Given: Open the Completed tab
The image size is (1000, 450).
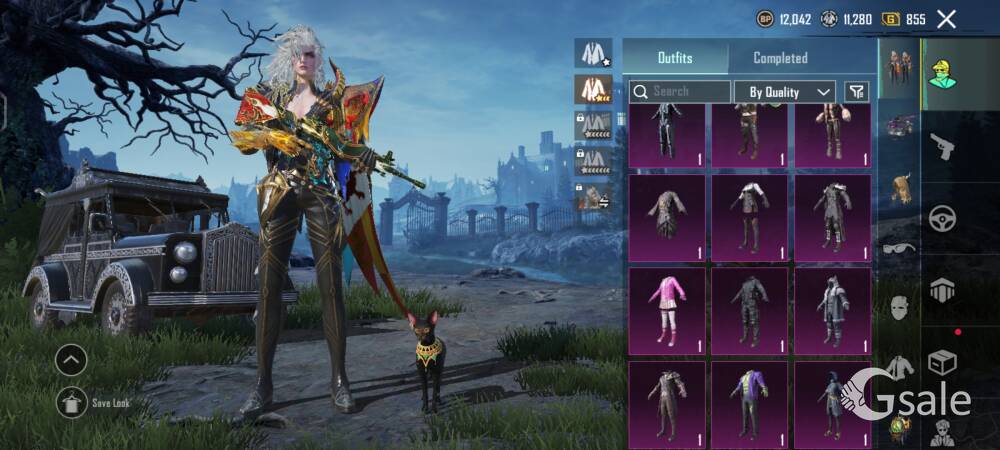Looking at the screenshot, I should [780, 58].
